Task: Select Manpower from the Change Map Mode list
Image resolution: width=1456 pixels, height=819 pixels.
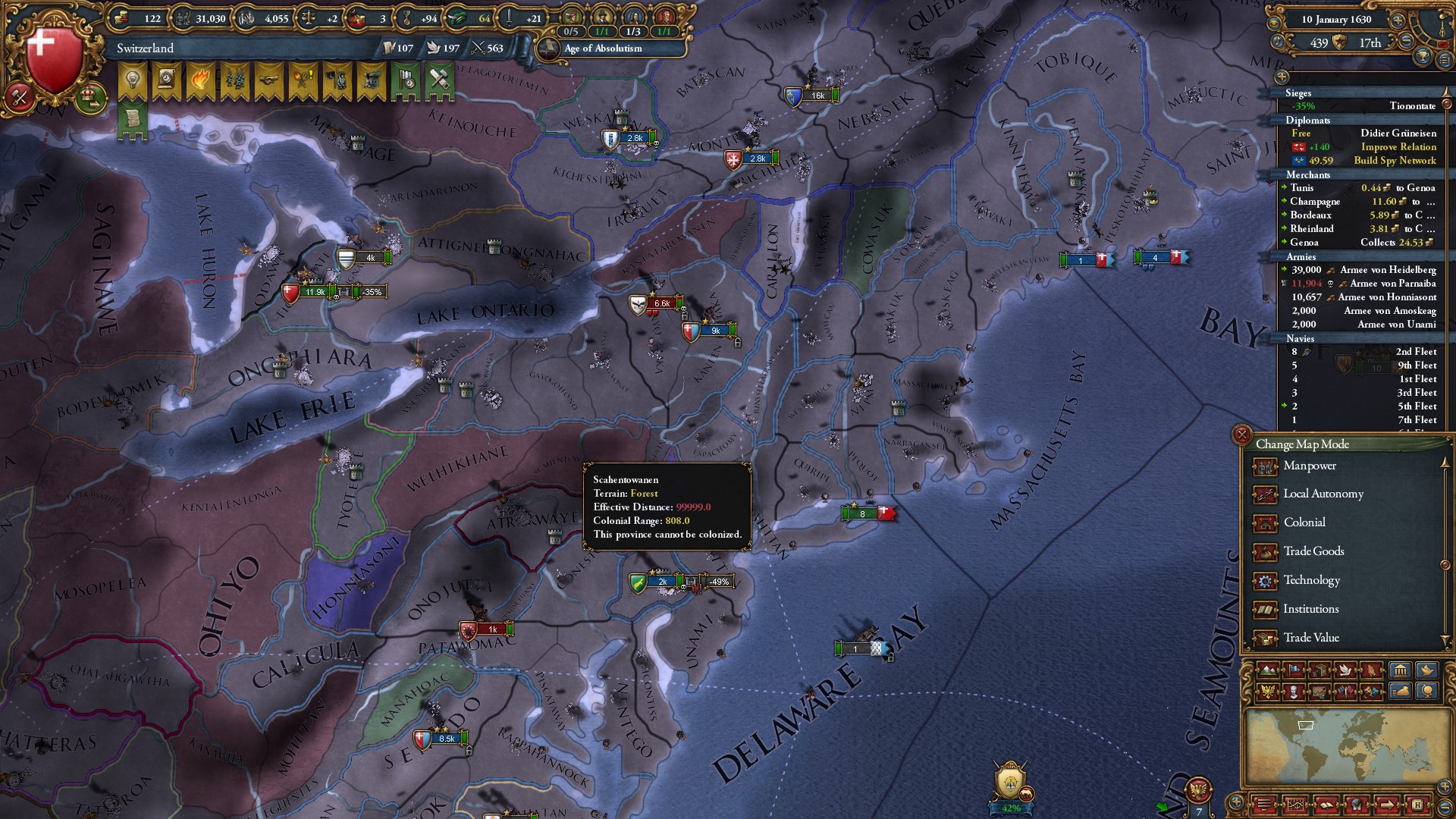Action: (x=1310, y=466)
